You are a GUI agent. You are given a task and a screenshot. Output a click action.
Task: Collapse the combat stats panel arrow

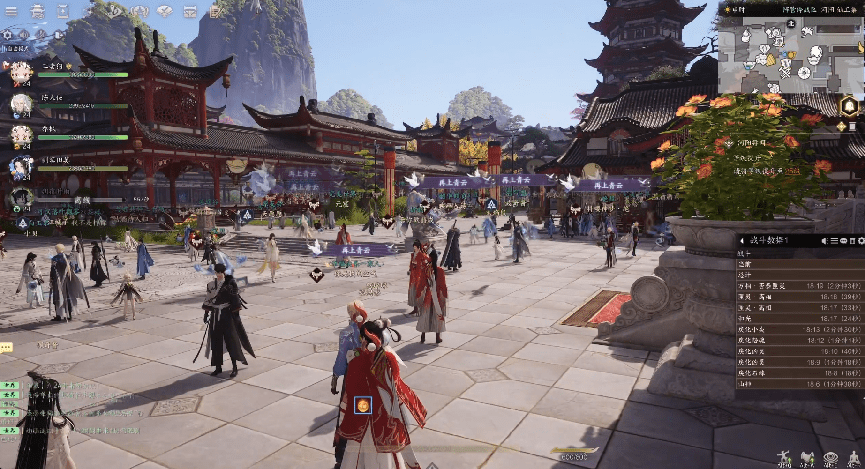click(741, 241)
